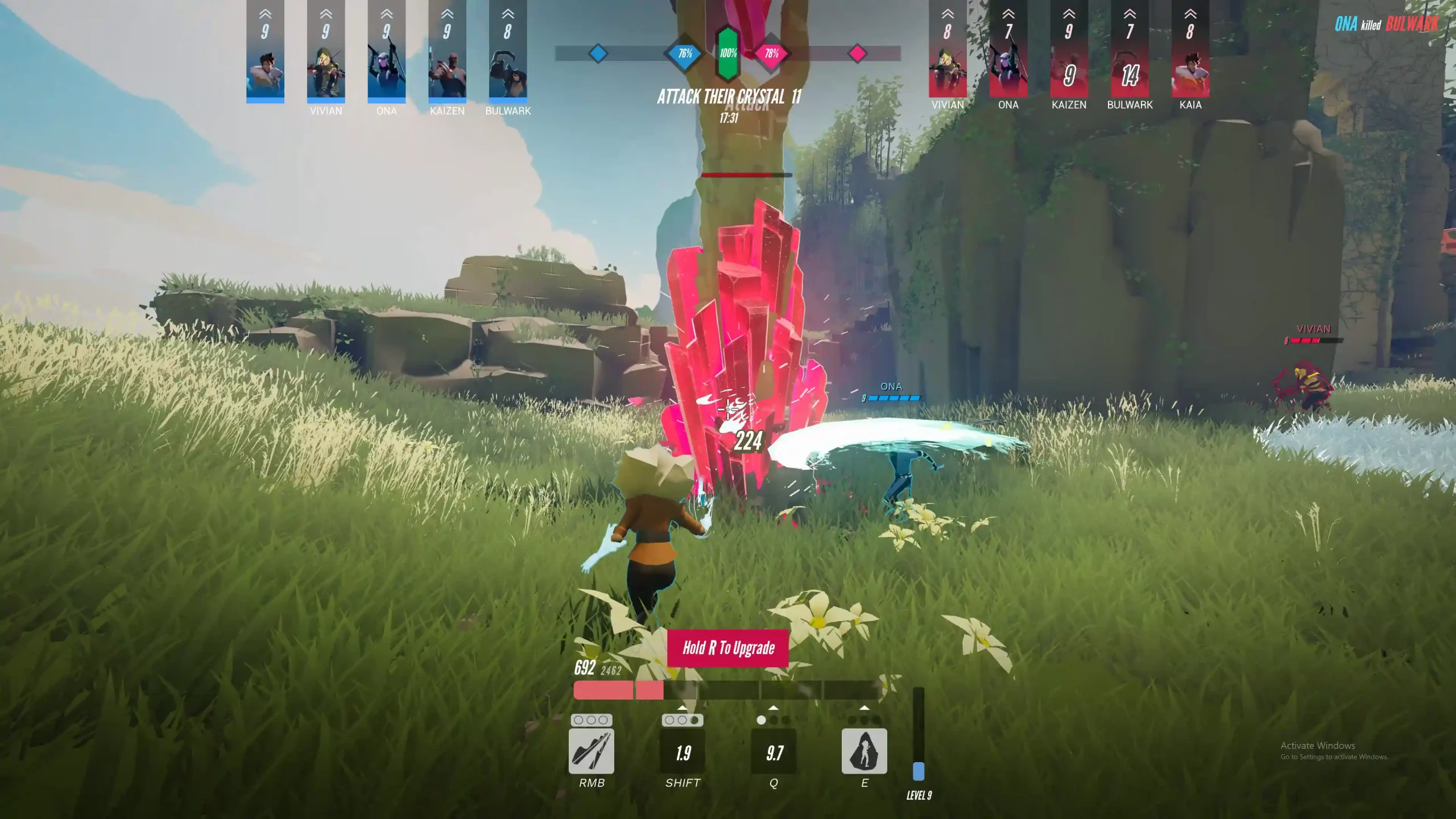Activate the hooded figure E ability

[x=864, y=751]
